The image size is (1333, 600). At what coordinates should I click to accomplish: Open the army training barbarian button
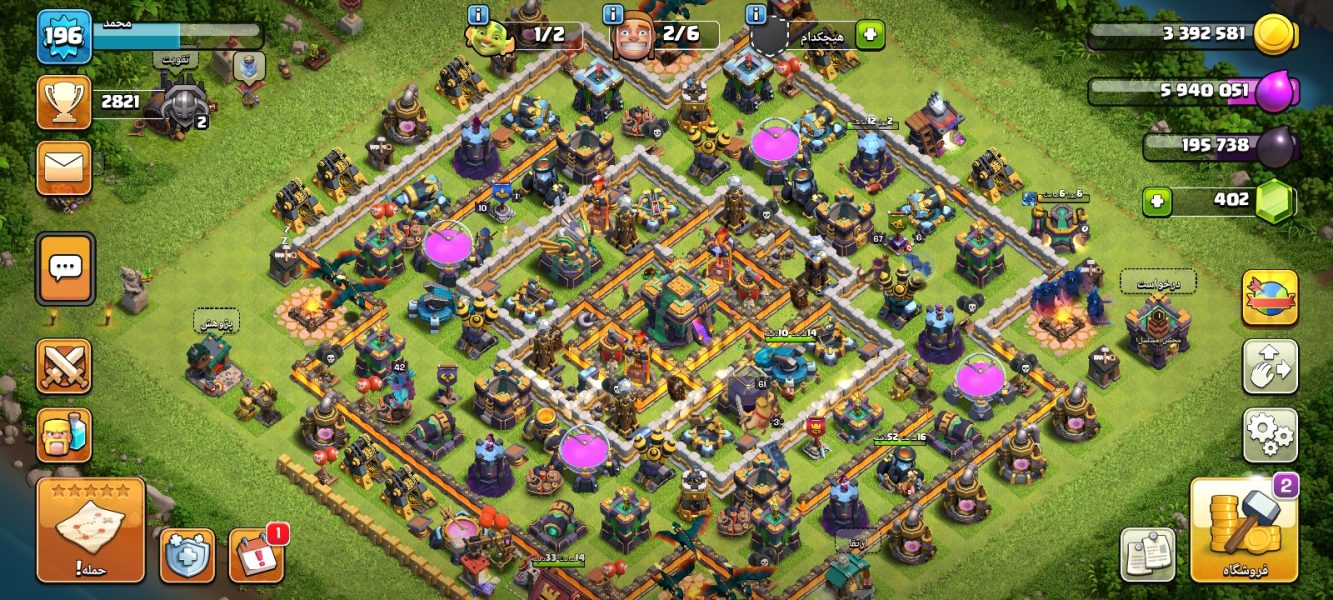[64, 434]
